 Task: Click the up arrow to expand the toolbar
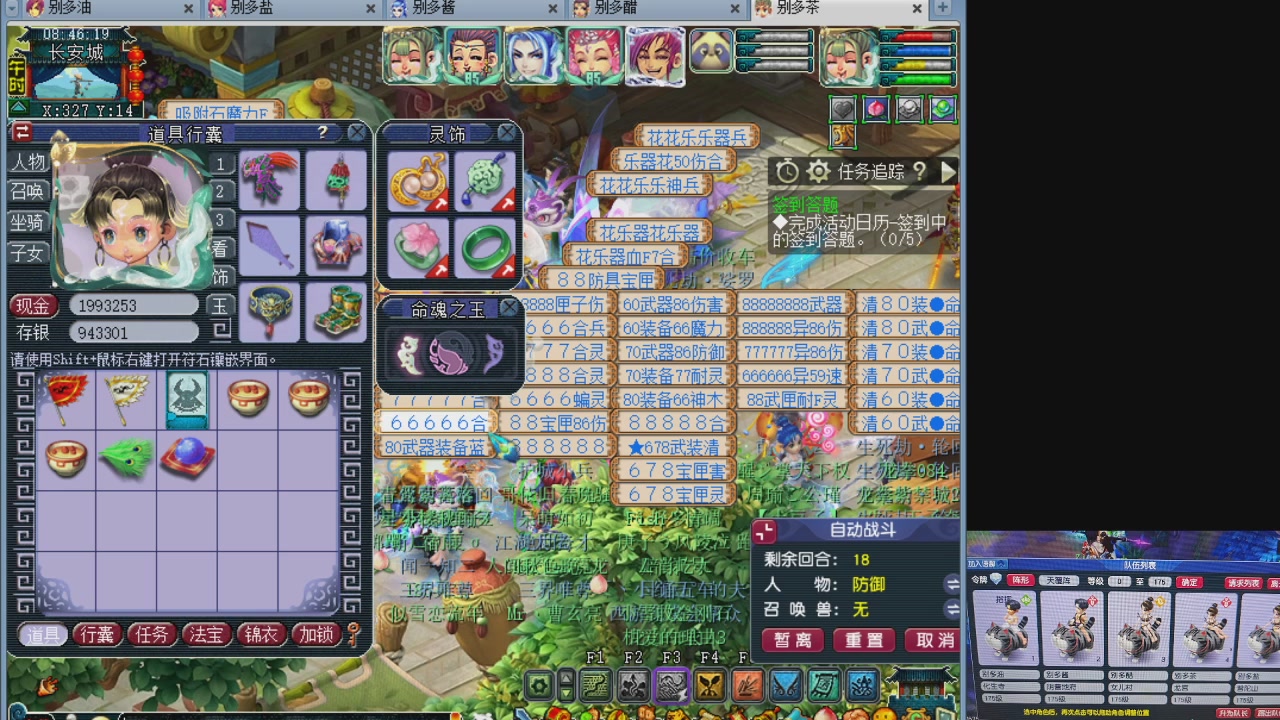click(x=565, y=678)
